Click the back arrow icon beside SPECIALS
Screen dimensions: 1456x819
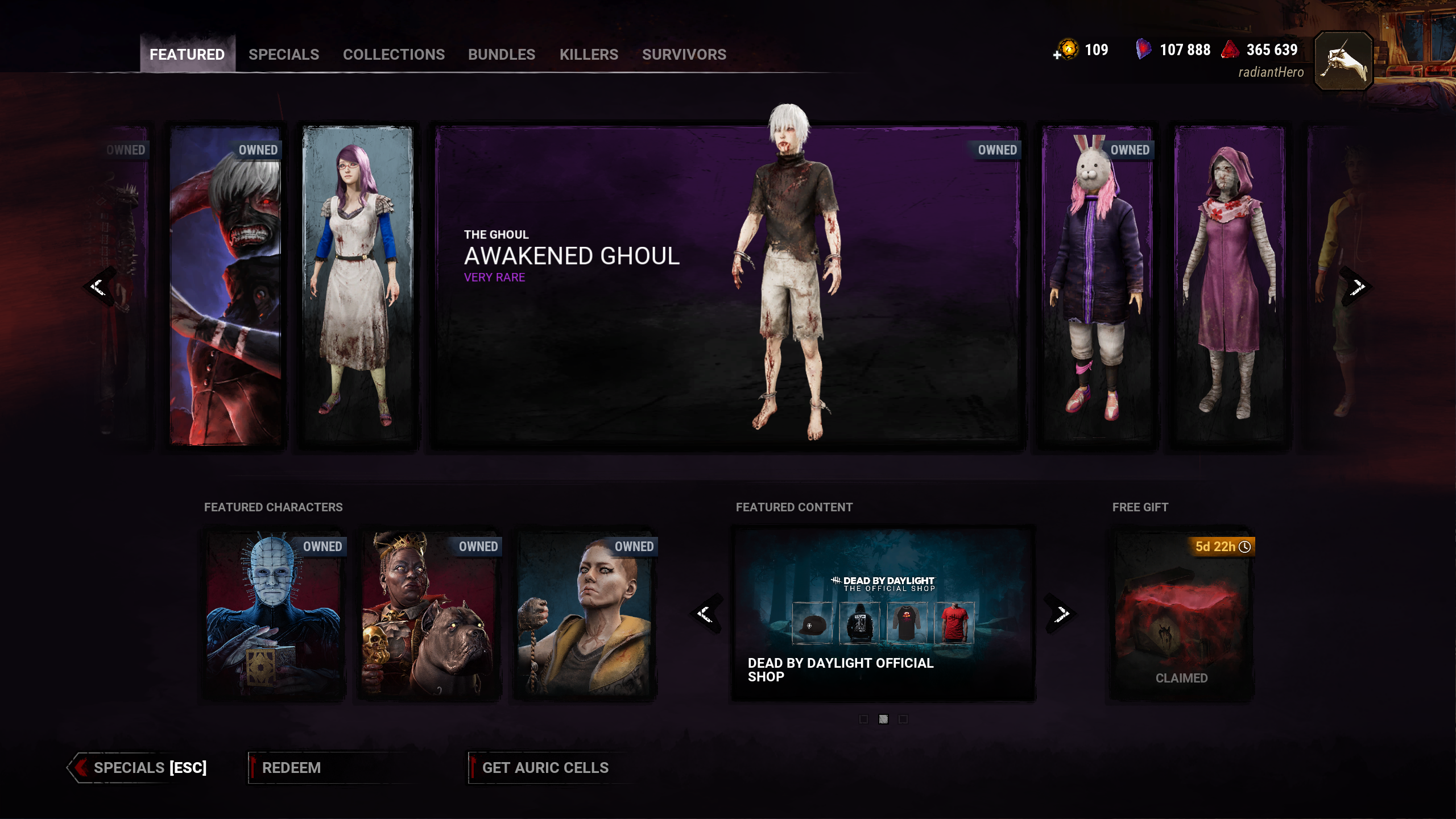pos(80,768)
